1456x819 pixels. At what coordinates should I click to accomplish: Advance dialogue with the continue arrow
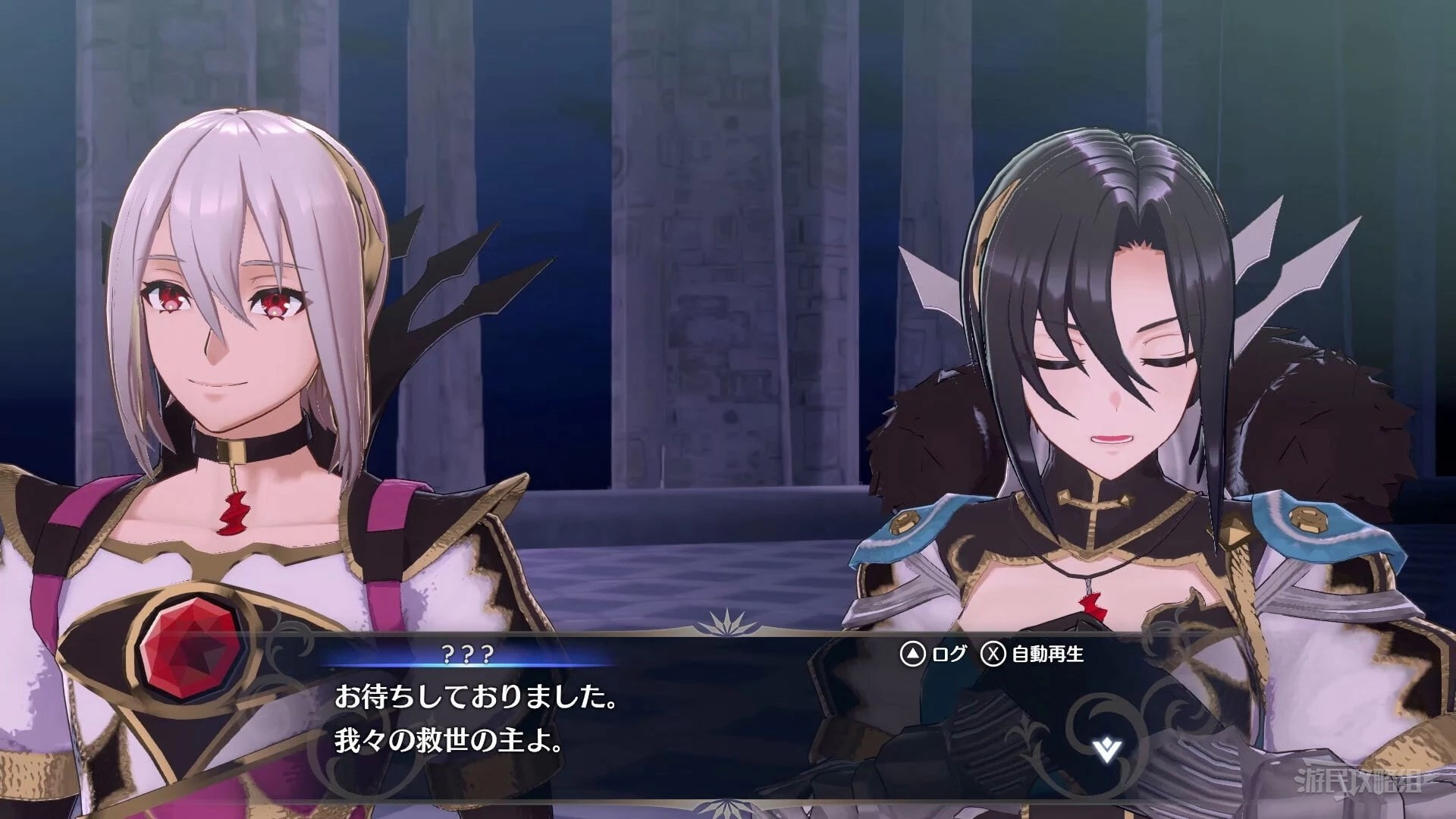pos(1107,750)
